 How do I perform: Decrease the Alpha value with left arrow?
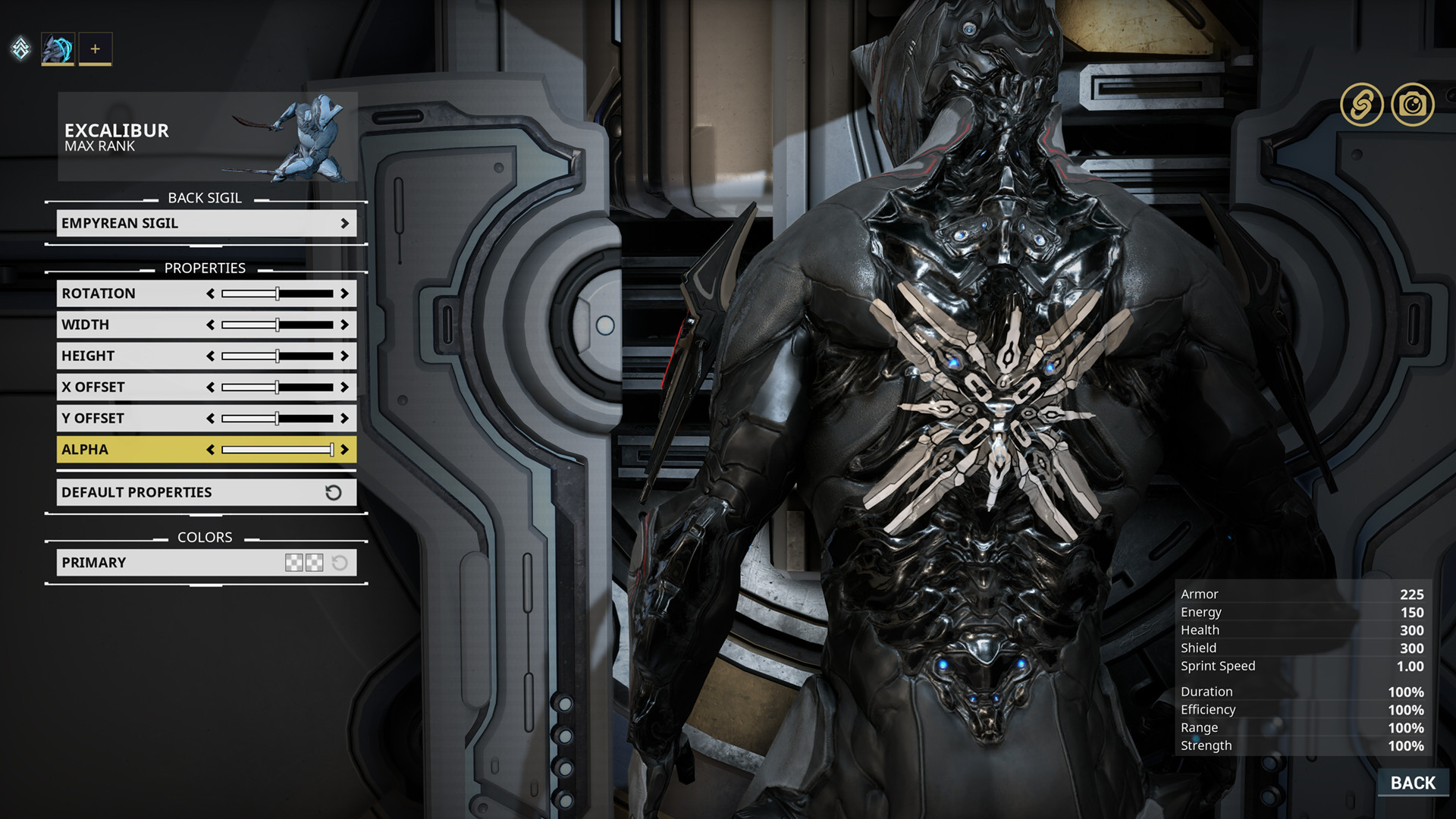pyautogui.click(x=210, y=450)
